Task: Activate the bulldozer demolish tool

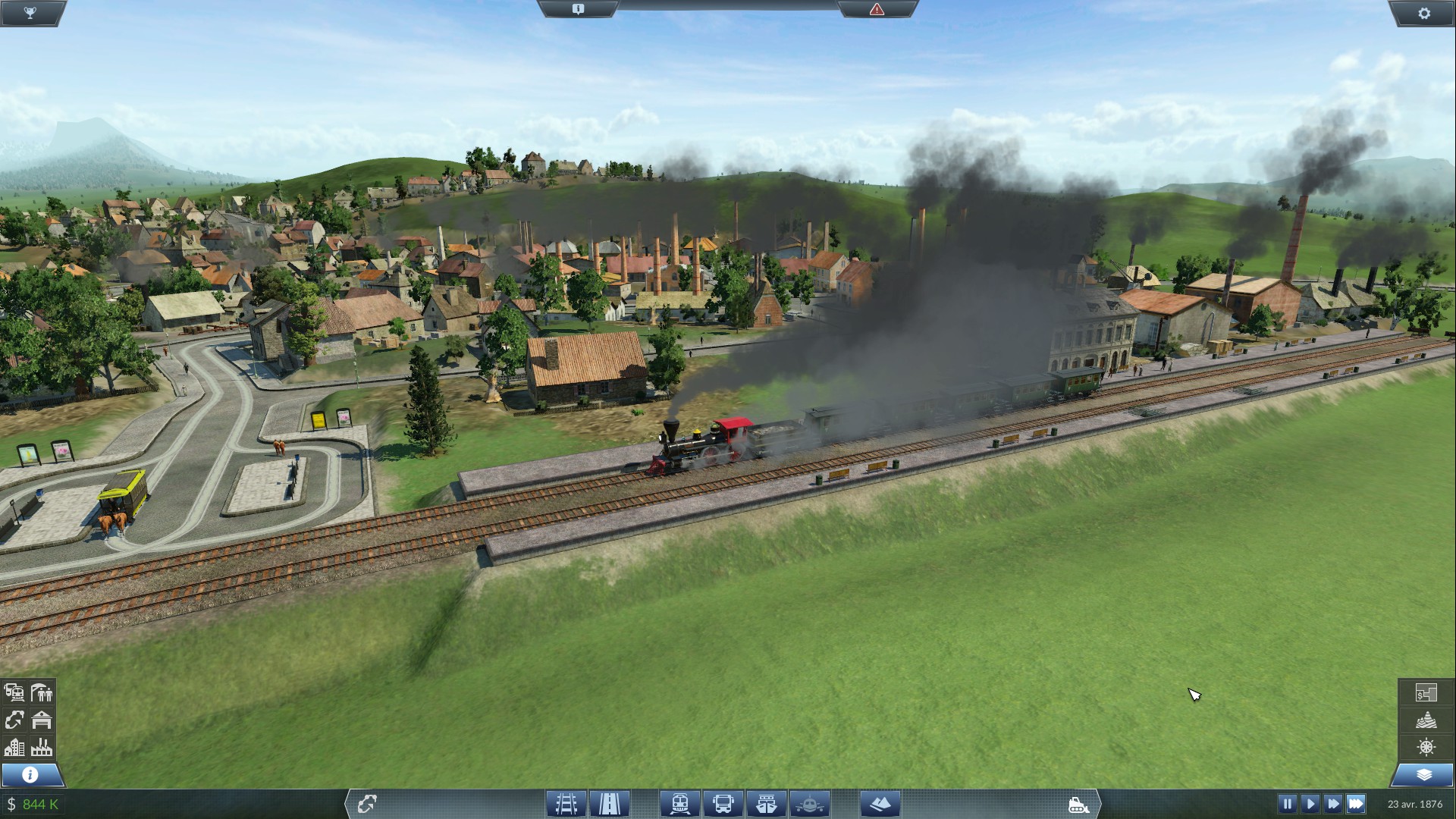Action: point(1078,805)
